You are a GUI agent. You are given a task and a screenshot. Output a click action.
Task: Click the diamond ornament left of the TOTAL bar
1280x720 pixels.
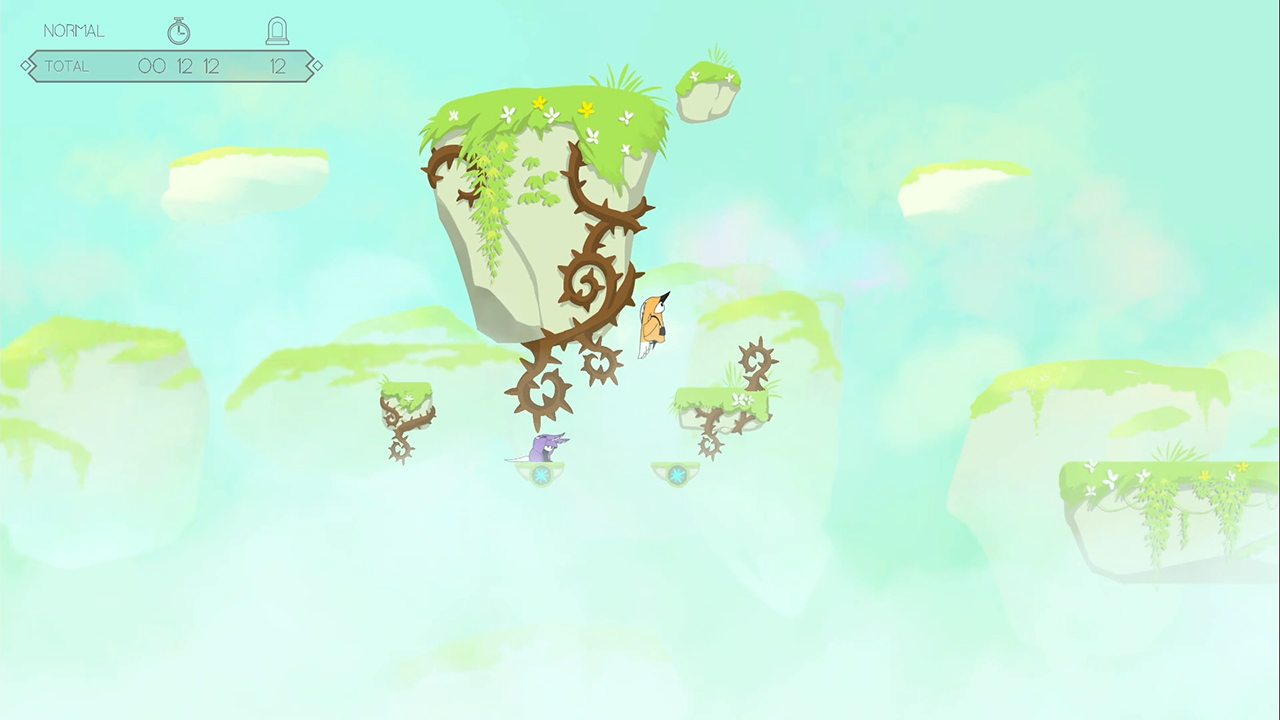[x=27, y=65]
